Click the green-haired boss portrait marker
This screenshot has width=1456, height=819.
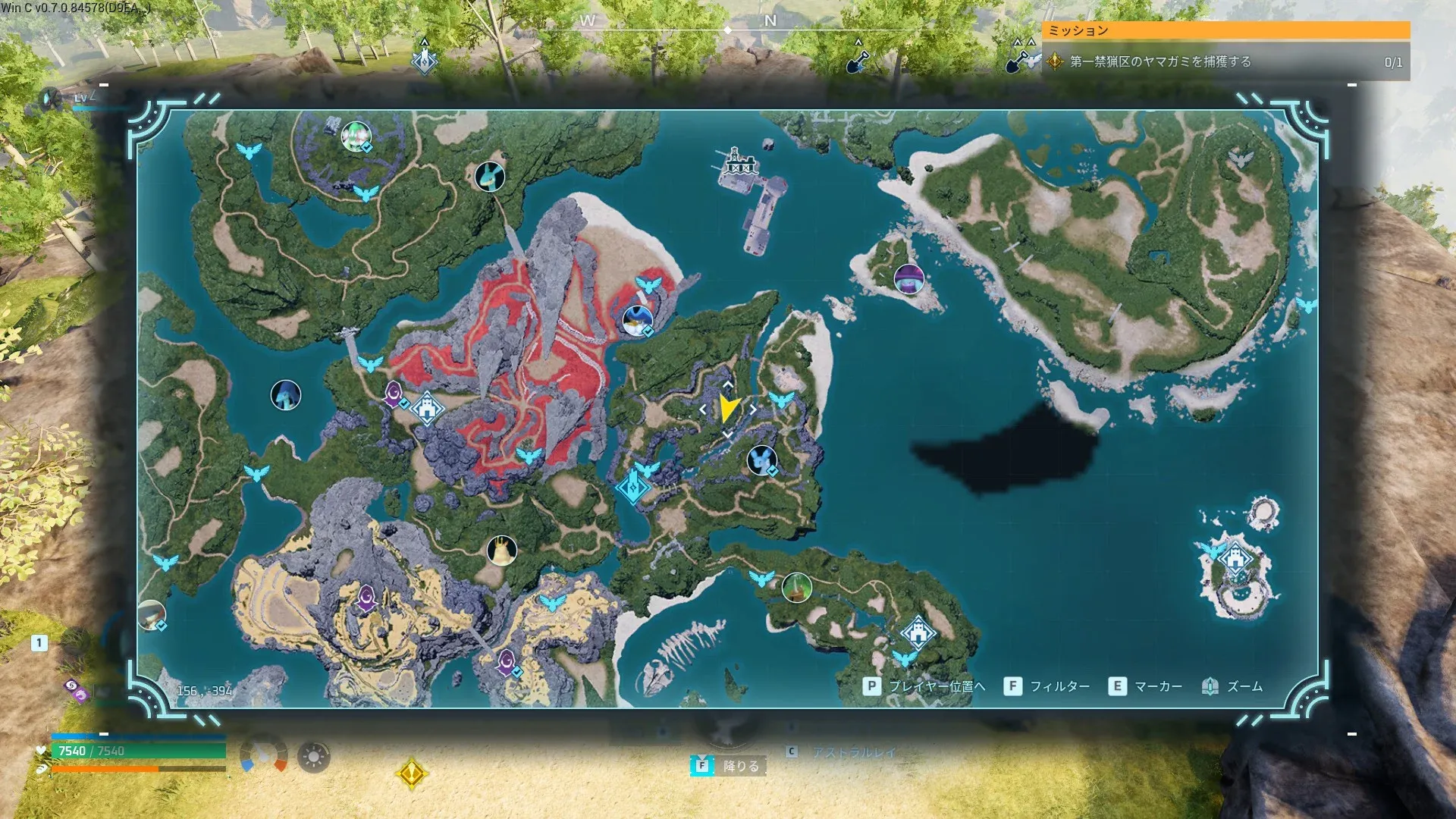(355, 136)
